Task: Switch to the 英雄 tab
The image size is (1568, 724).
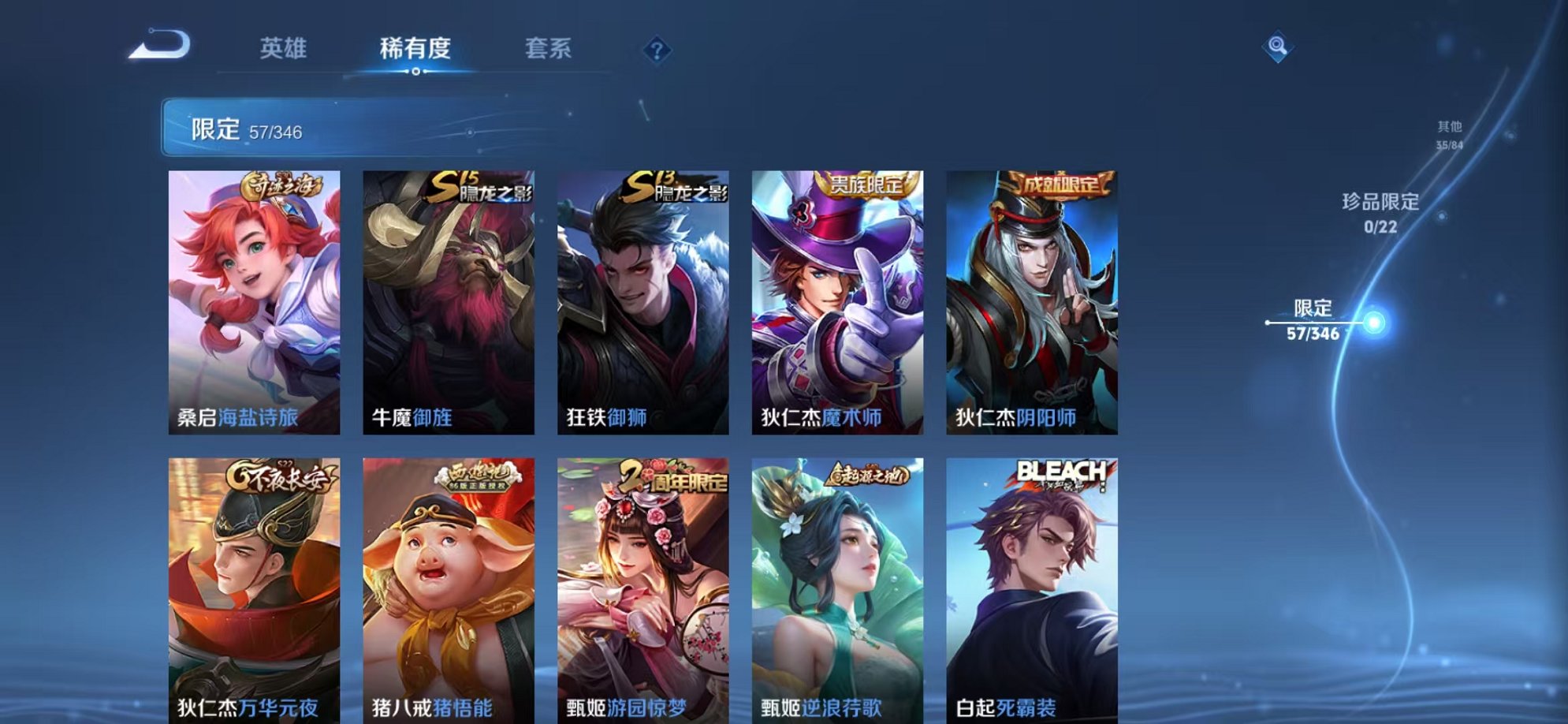Action: (x=285, y=49)
